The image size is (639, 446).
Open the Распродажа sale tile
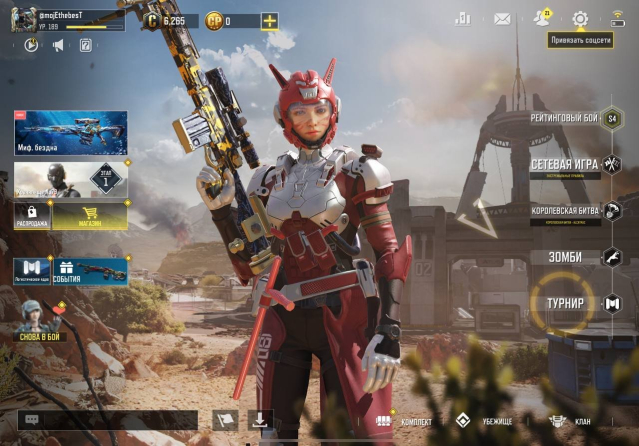[x=32, y=215]
